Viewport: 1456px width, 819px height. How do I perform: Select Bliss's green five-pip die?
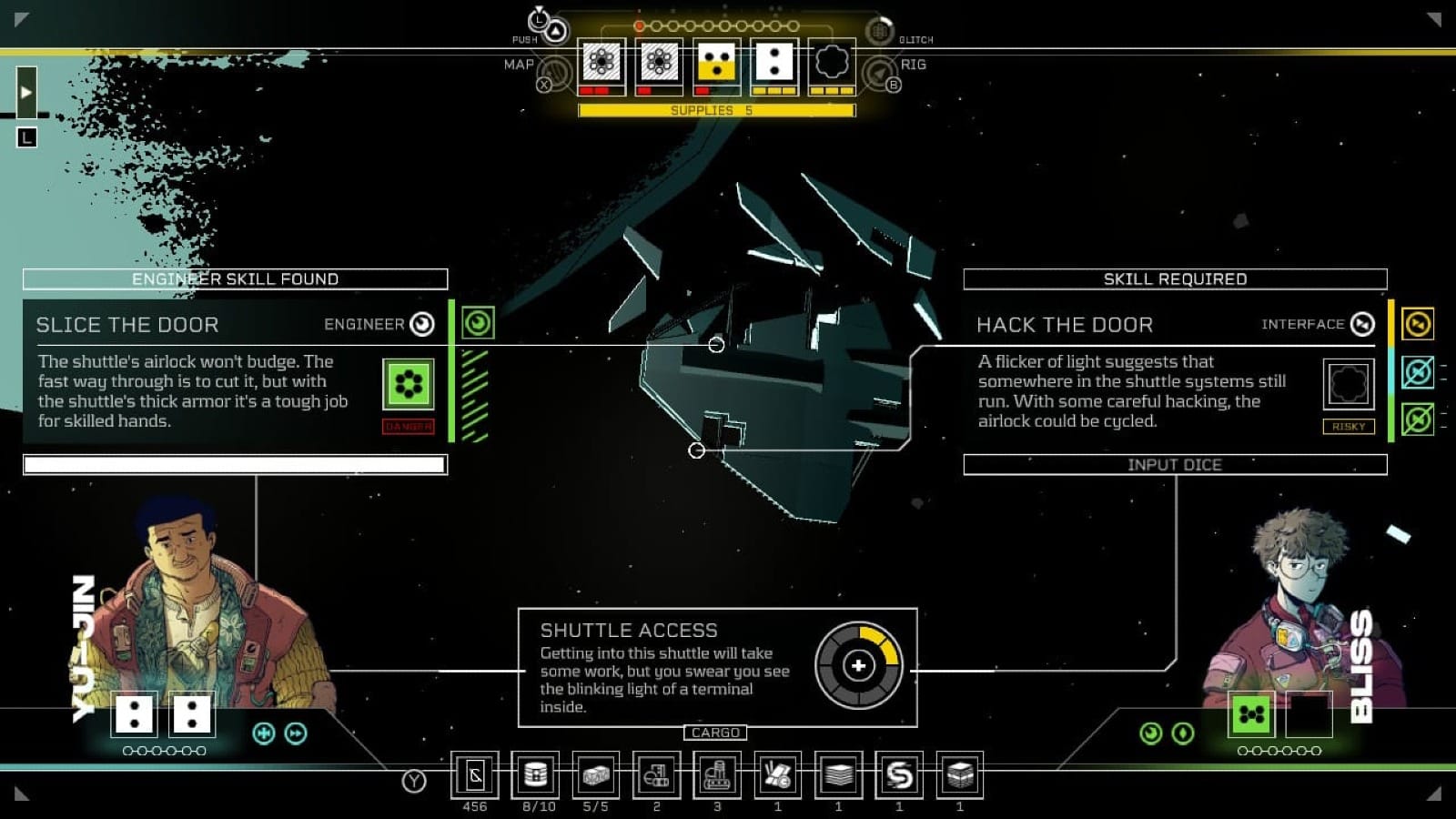(1251, 714)
